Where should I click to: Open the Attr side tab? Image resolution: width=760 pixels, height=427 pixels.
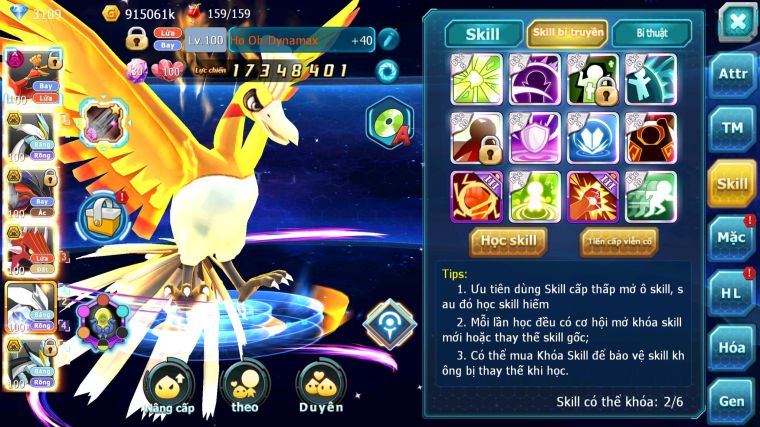coord(731,74)
